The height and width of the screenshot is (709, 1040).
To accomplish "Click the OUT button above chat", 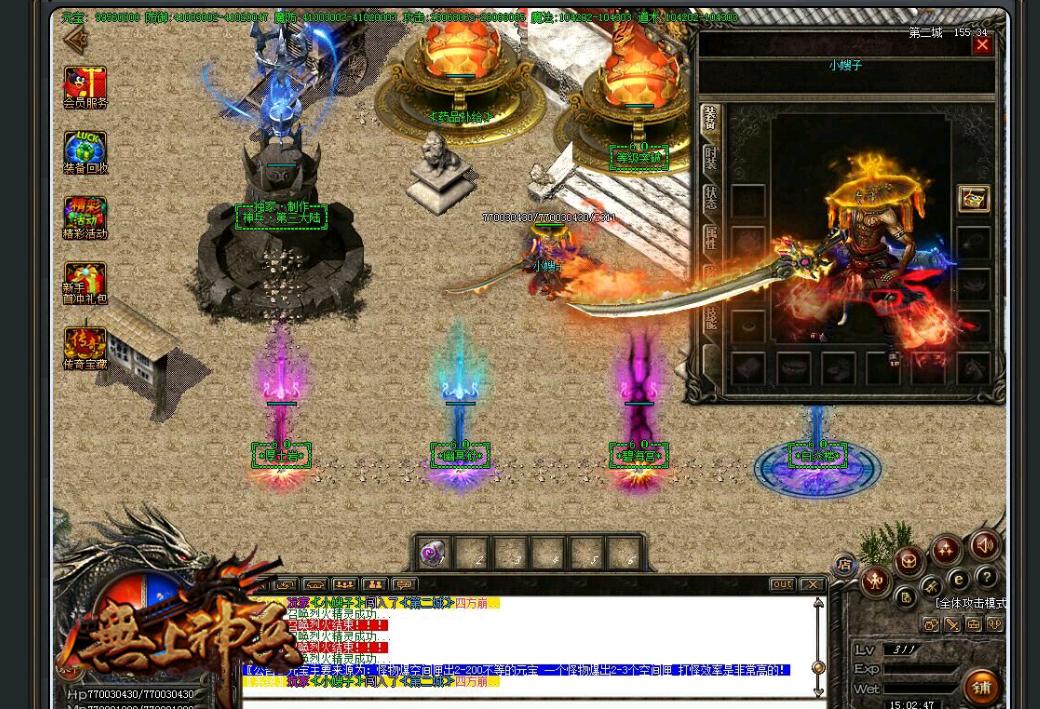I will tap(782, 584).
